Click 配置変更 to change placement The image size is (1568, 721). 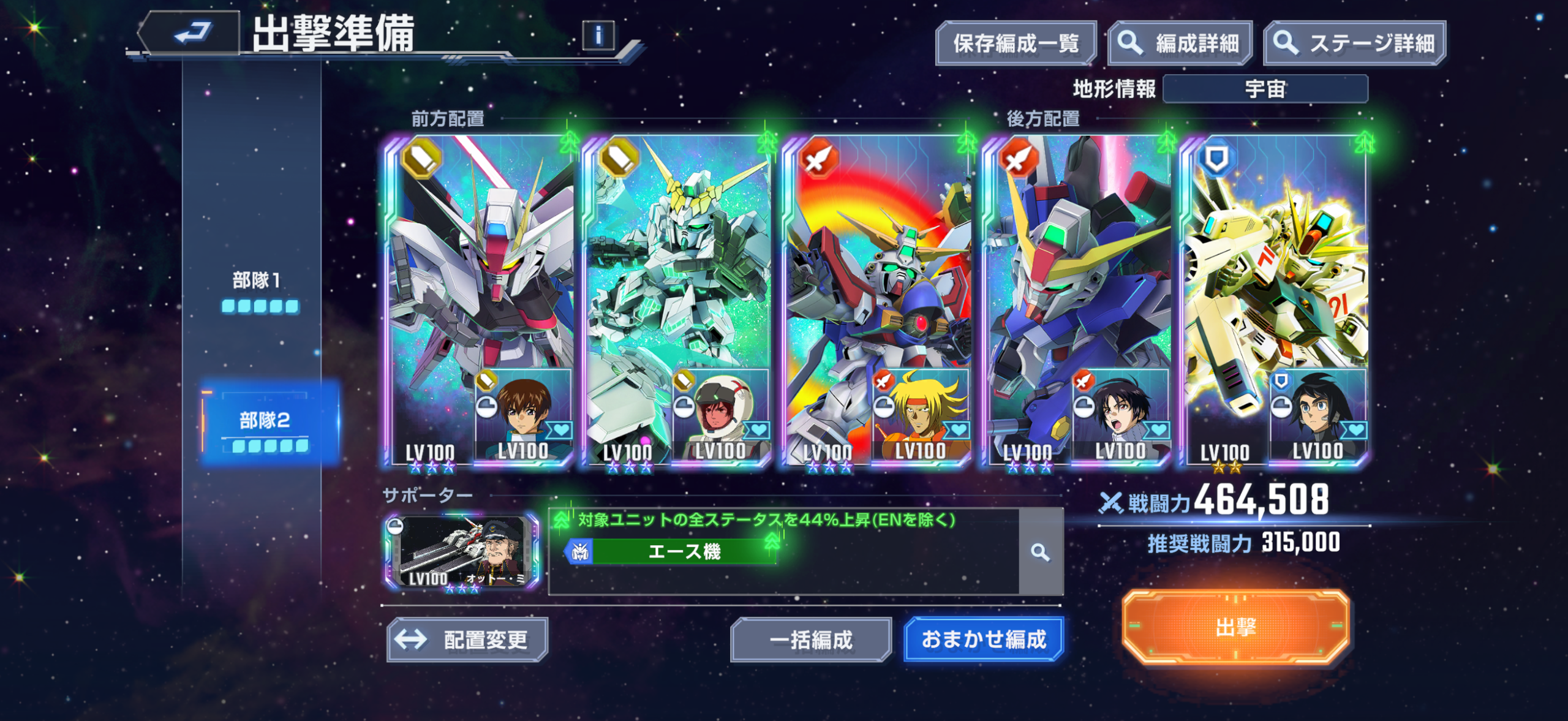[x=467, y=640]
